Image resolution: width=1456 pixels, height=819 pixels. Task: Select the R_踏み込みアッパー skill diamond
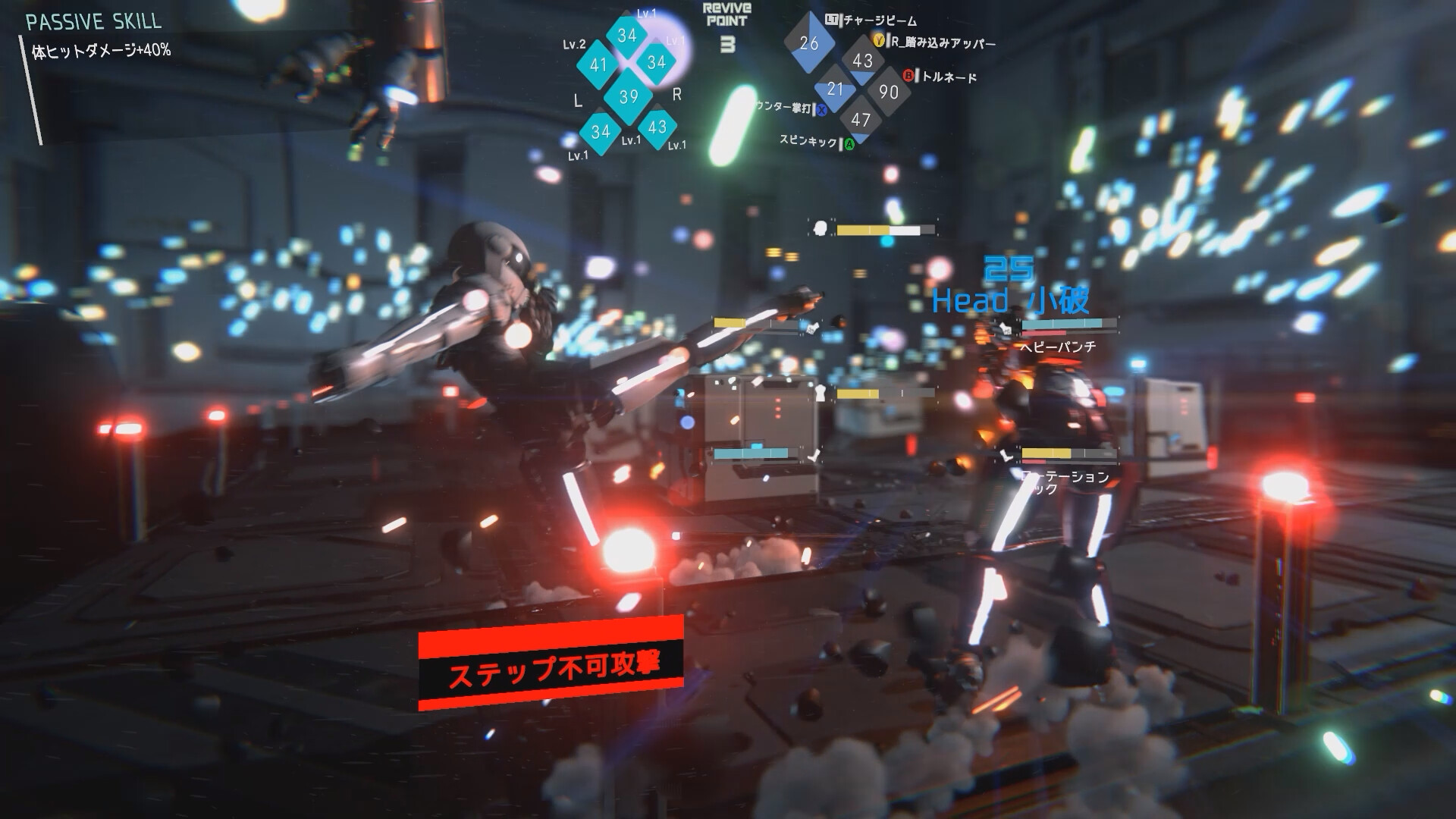pyautogui.click(x=863, y=61)
